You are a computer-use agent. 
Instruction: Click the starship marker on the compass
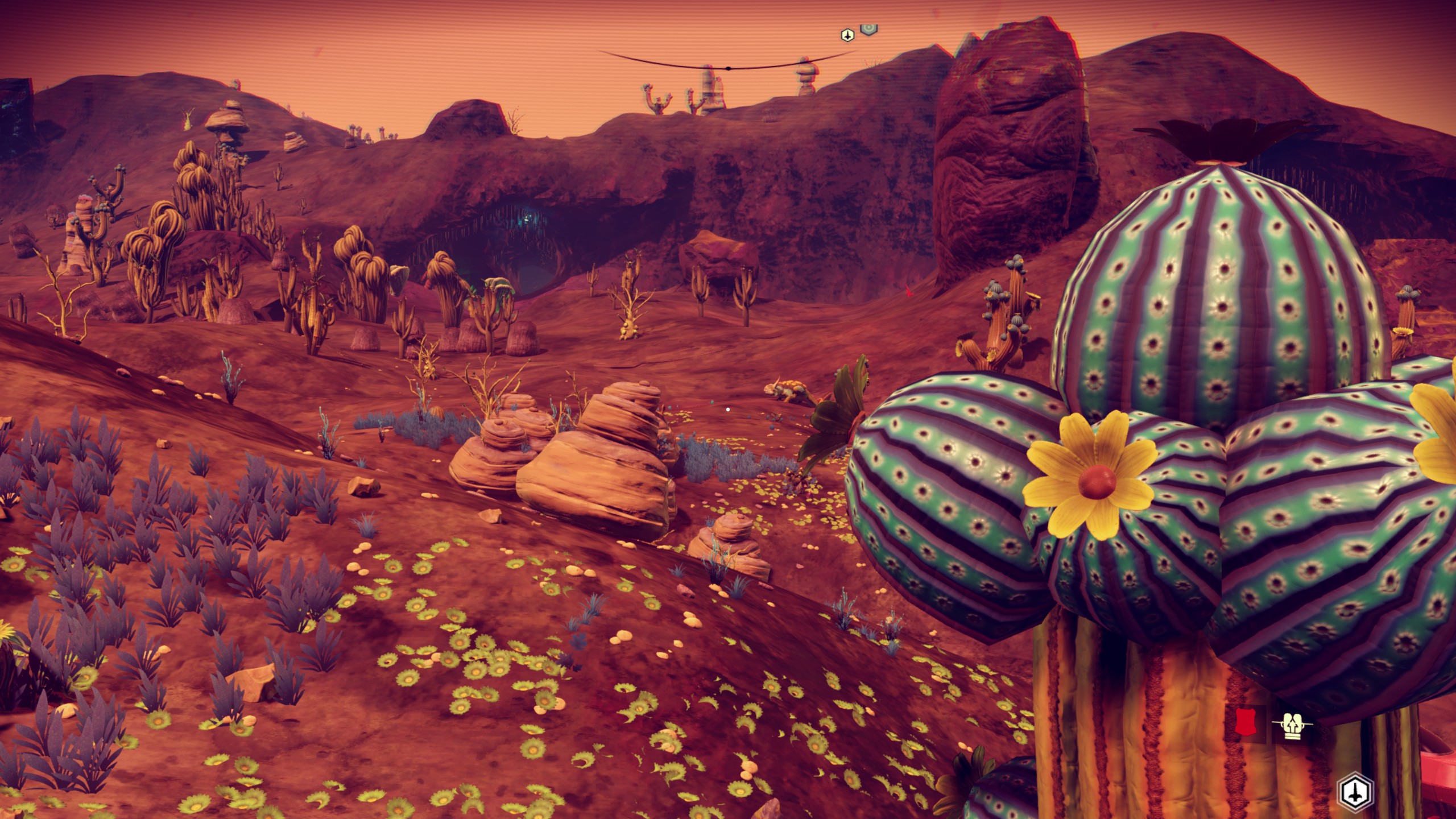pyautogui.click(x=847, y=36)
